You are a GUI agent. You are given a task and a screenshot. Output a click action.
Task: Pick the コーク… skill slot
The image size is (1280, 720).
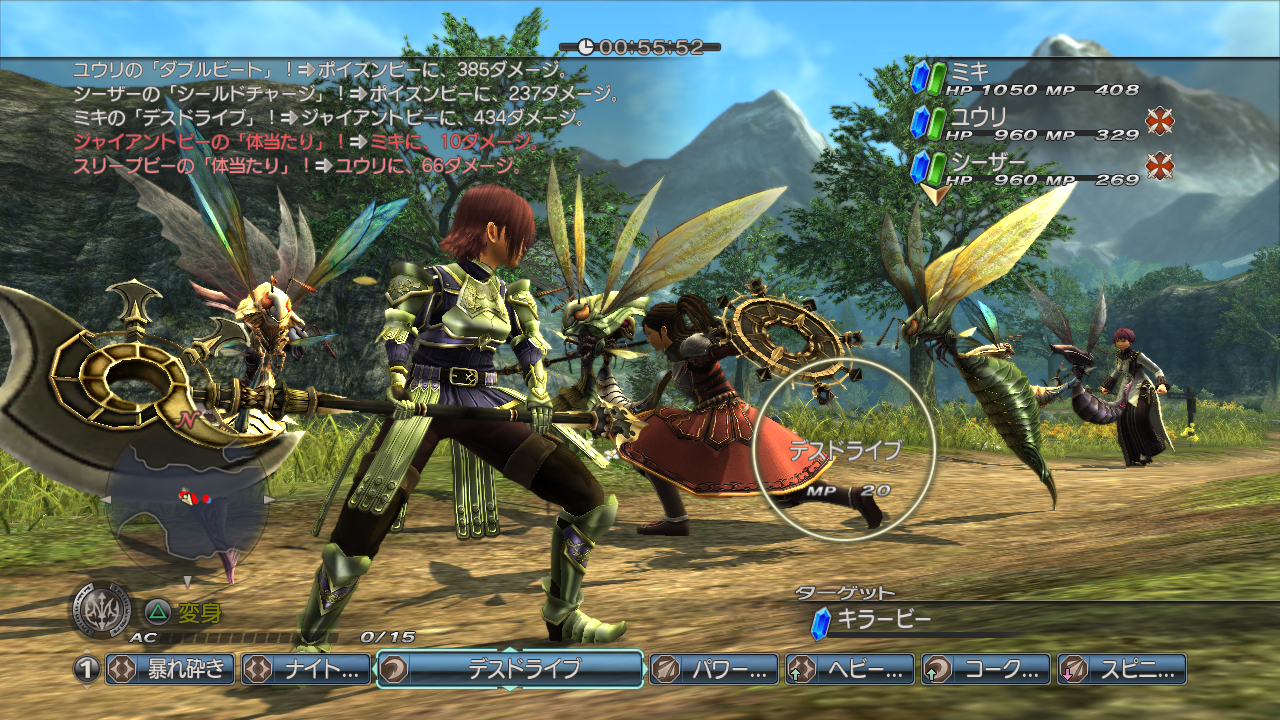tap(986, 669)
